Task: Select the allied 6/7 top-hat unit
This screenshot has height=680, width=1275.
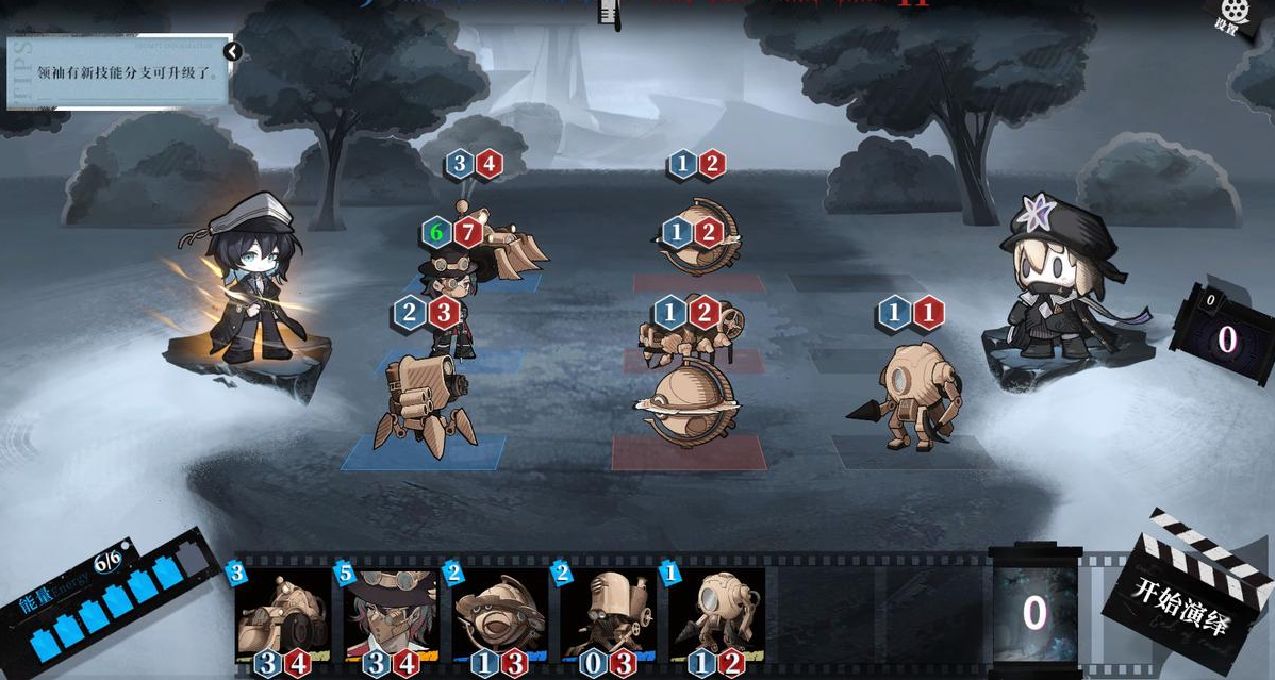Action: [x=452, y=300]
